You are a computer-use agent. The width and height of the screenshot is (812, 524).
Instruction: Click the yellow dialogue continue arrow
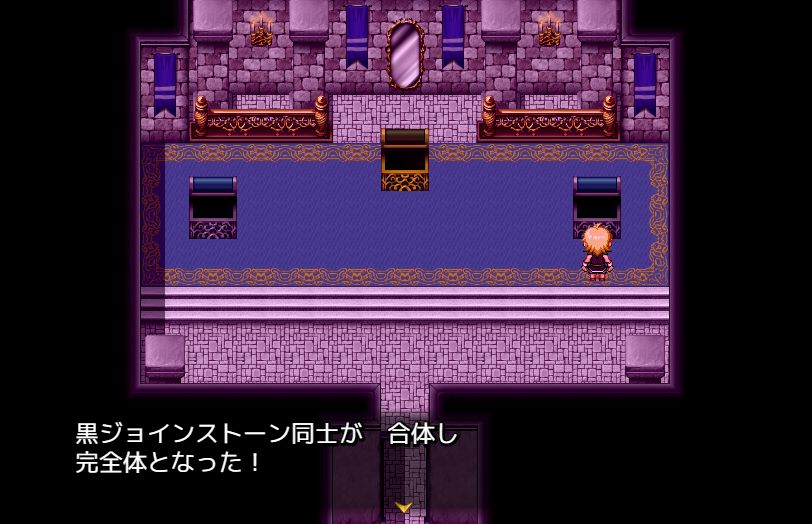(405, 508)
